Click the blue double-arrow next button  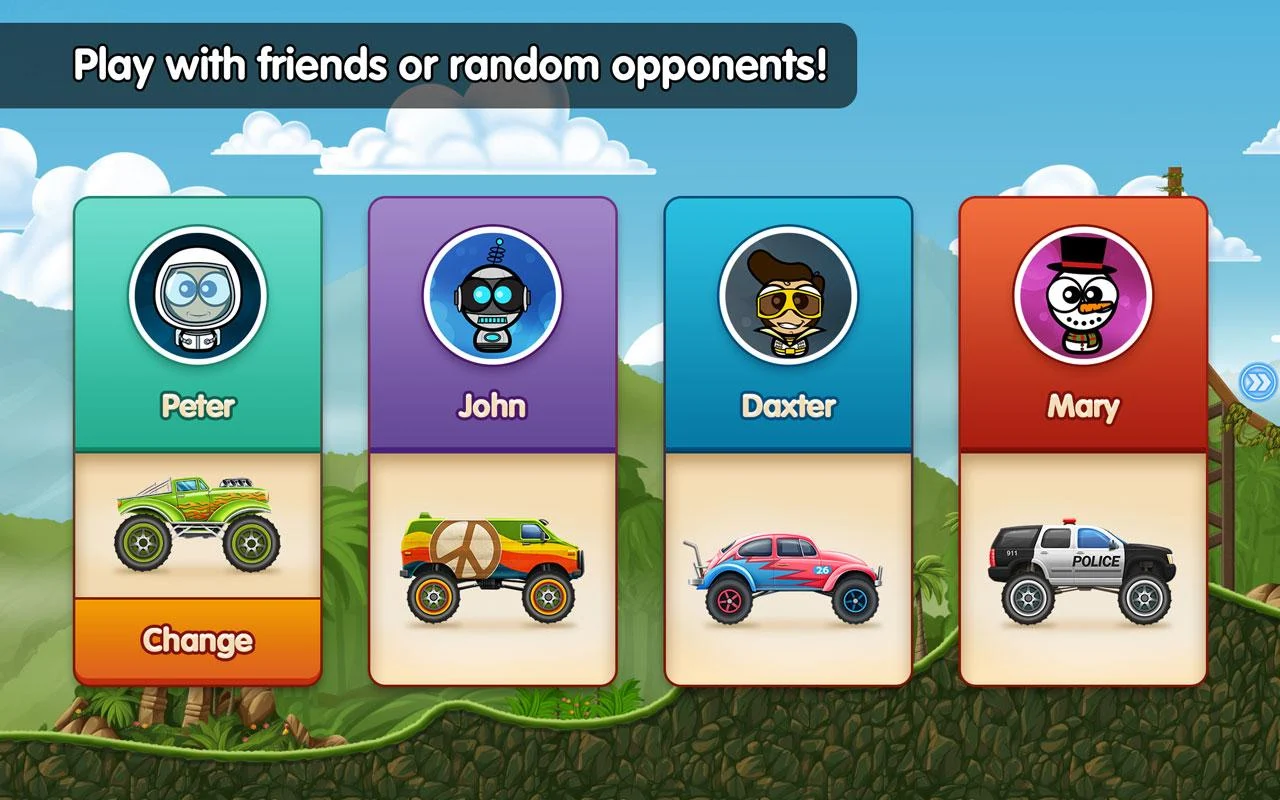pos(1257,381)
